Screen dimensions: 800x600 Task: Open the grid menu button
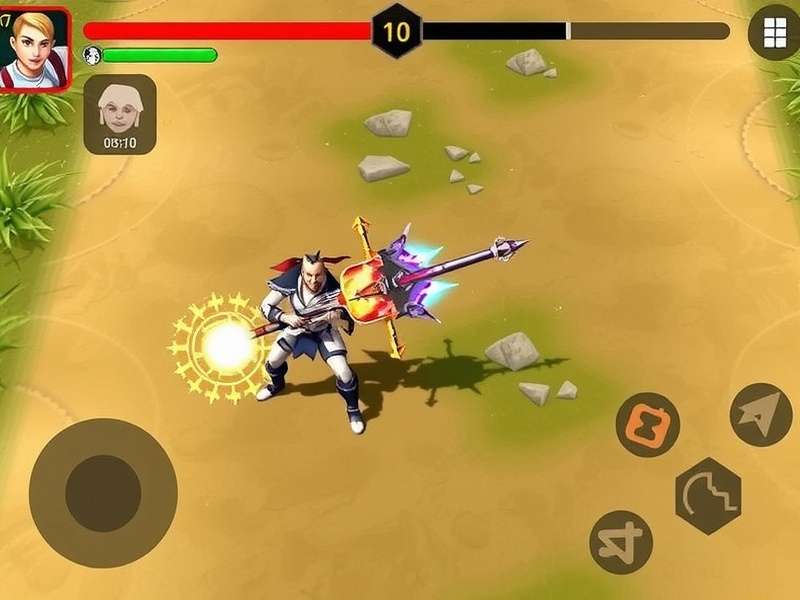click(x=773, y=33)
